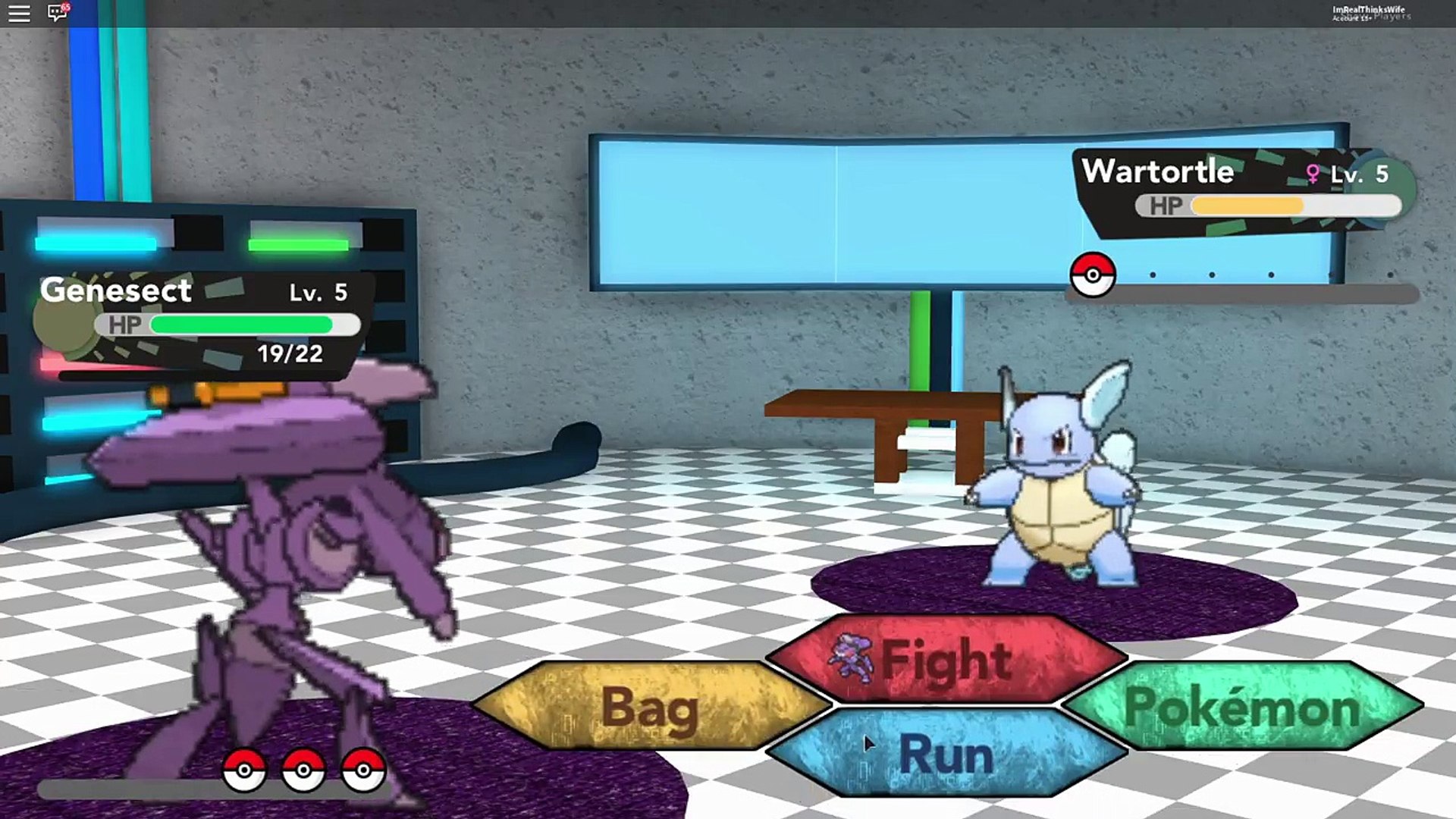Open the yellow Bag menu
Screen dimensions: 1456x819
pos(650,708)
